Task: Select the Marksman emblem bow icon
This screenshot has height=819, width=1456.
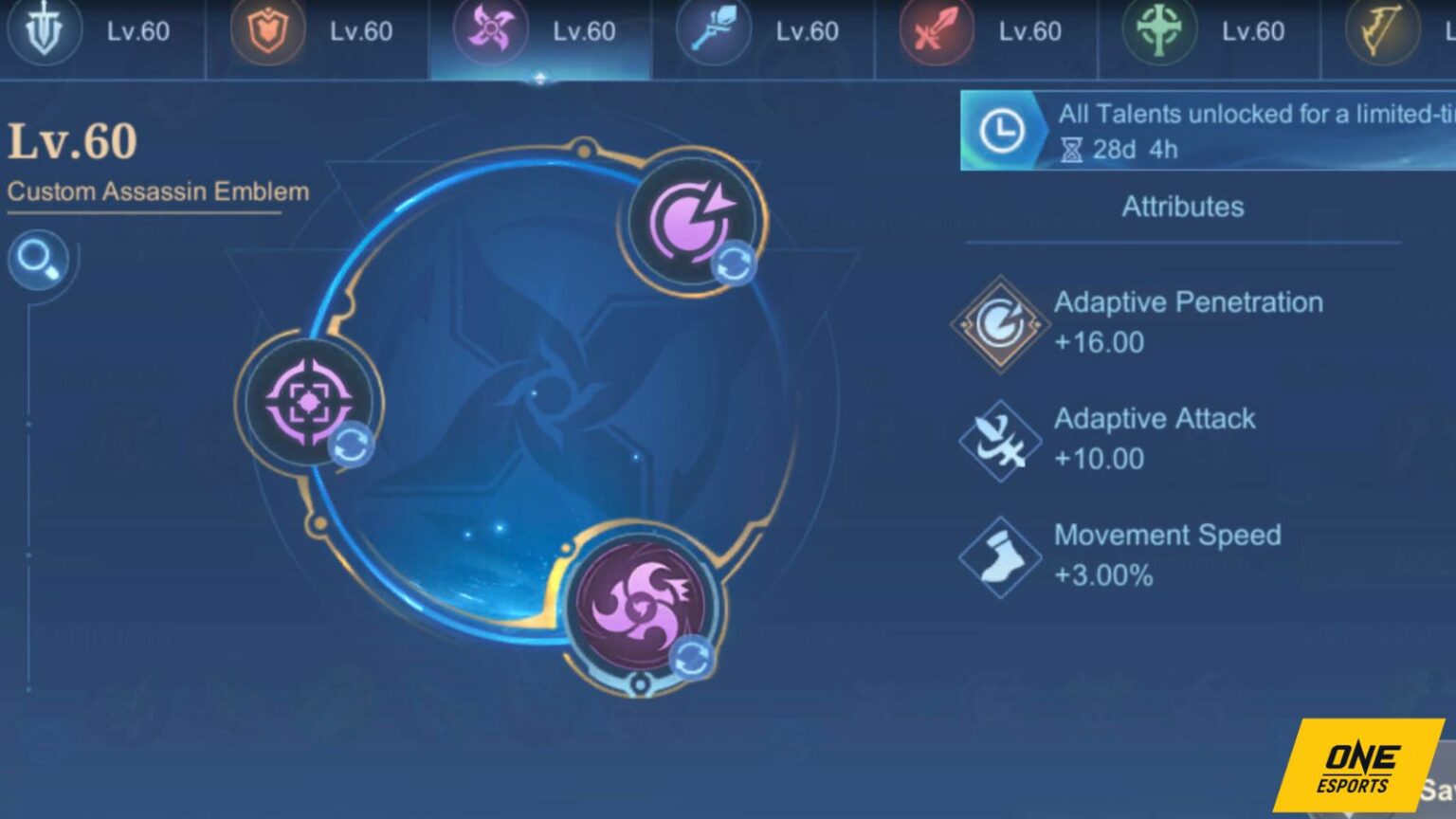Action: pyautogui.click(x=1383, y=30)
